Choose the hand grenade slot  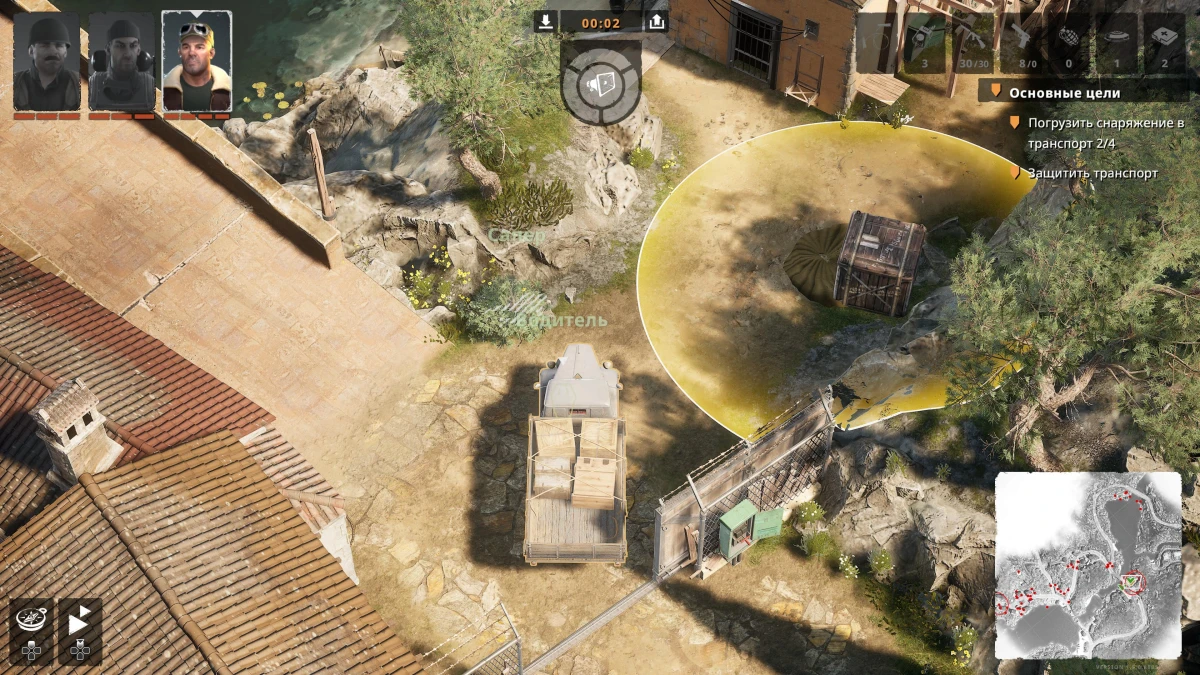[1067, 42]
